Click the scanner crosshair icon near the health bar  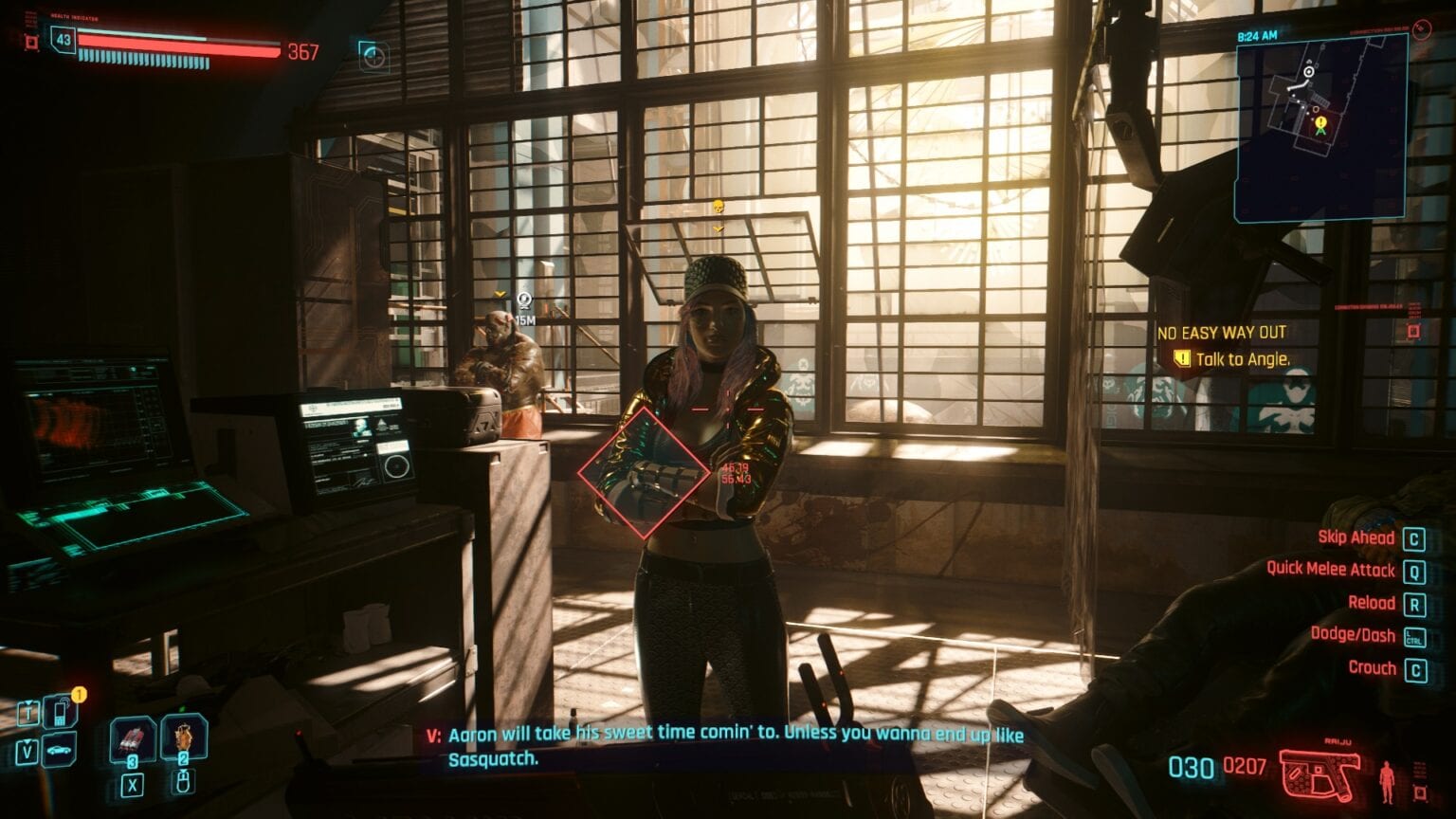373,57
